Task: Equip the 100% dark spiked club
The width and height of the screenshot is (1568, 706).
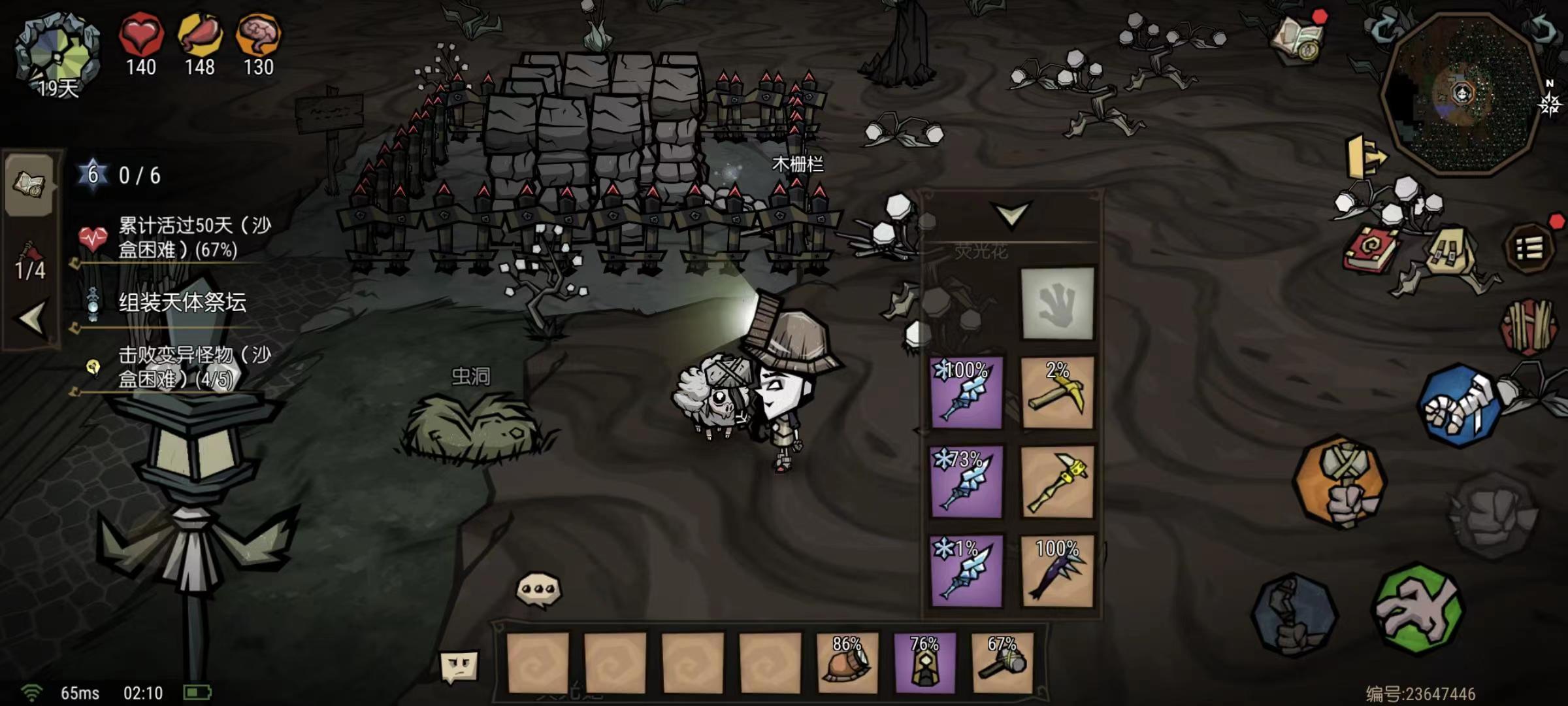Action: [x=1057, y=571]
